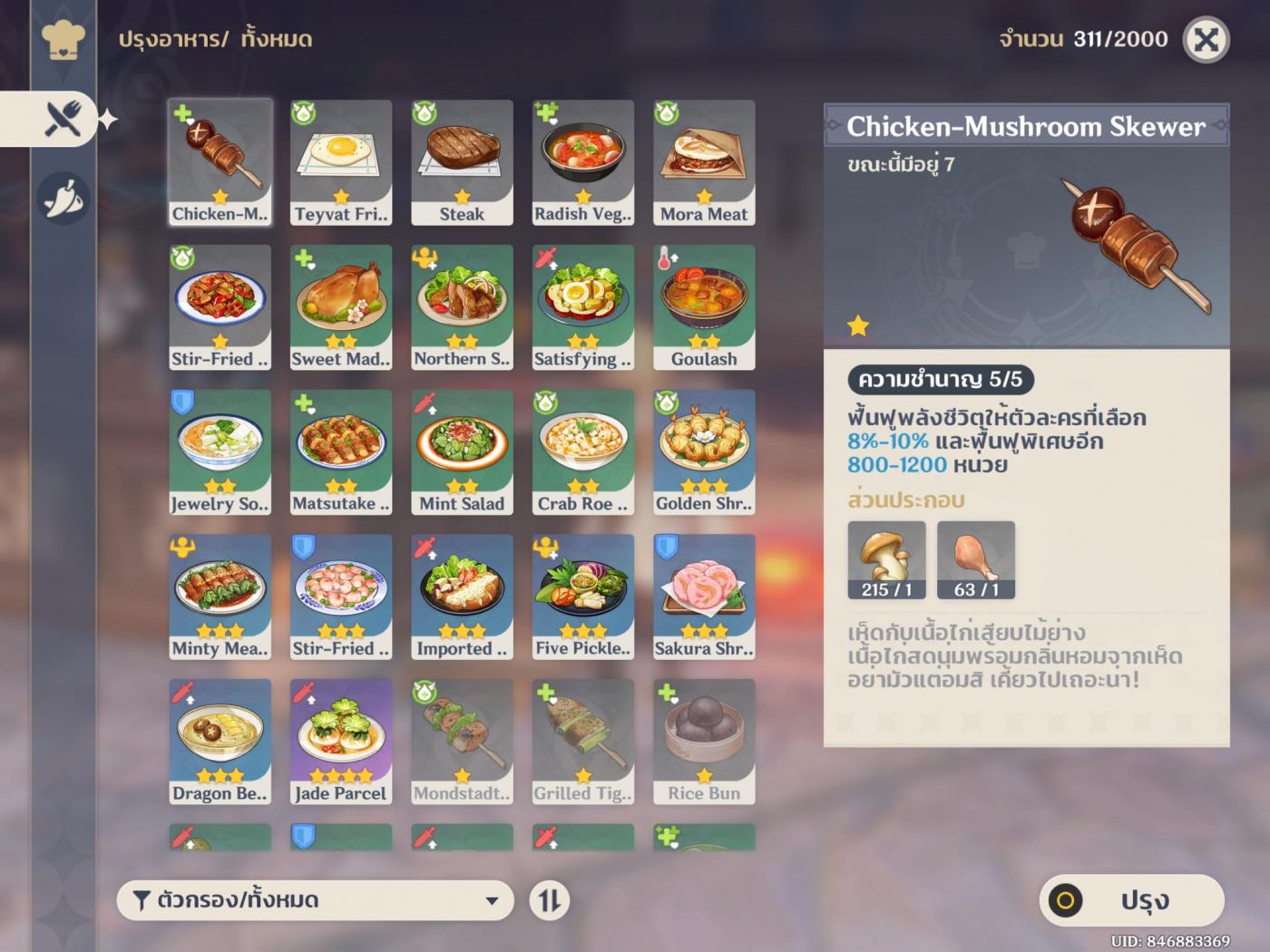
Task: Choose the Steak recipe
Action: pos(462,162)
